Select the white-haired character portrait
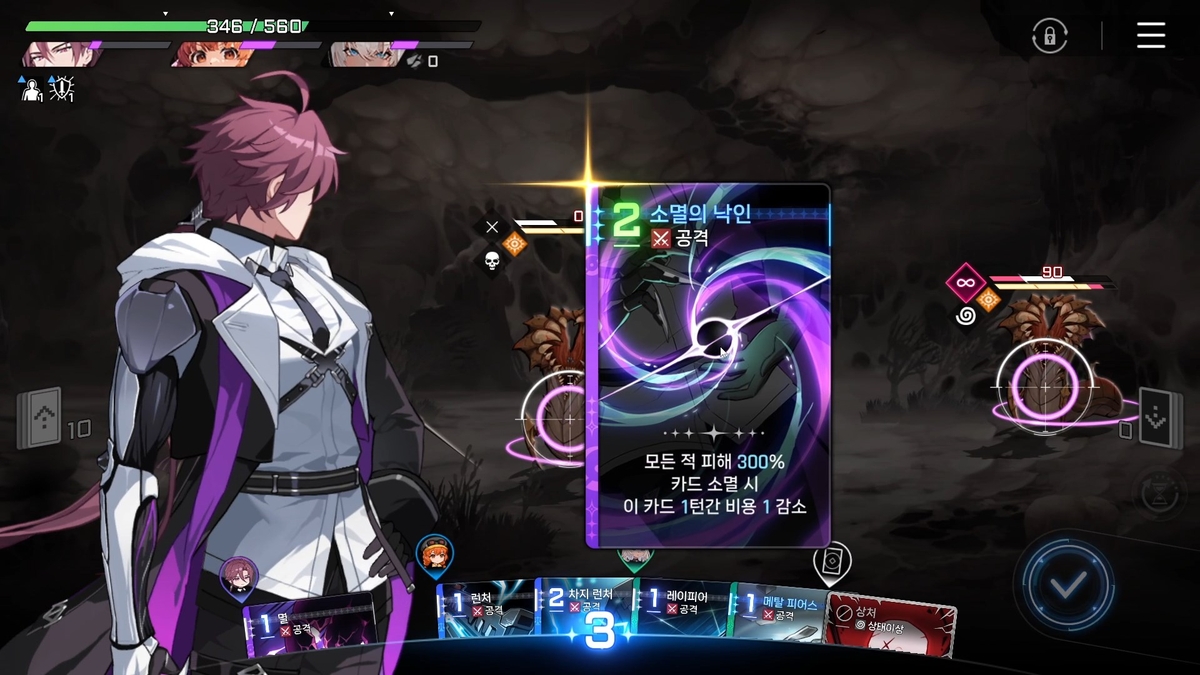This screenshot has width=1200, height=675. (x=358, y=54)
